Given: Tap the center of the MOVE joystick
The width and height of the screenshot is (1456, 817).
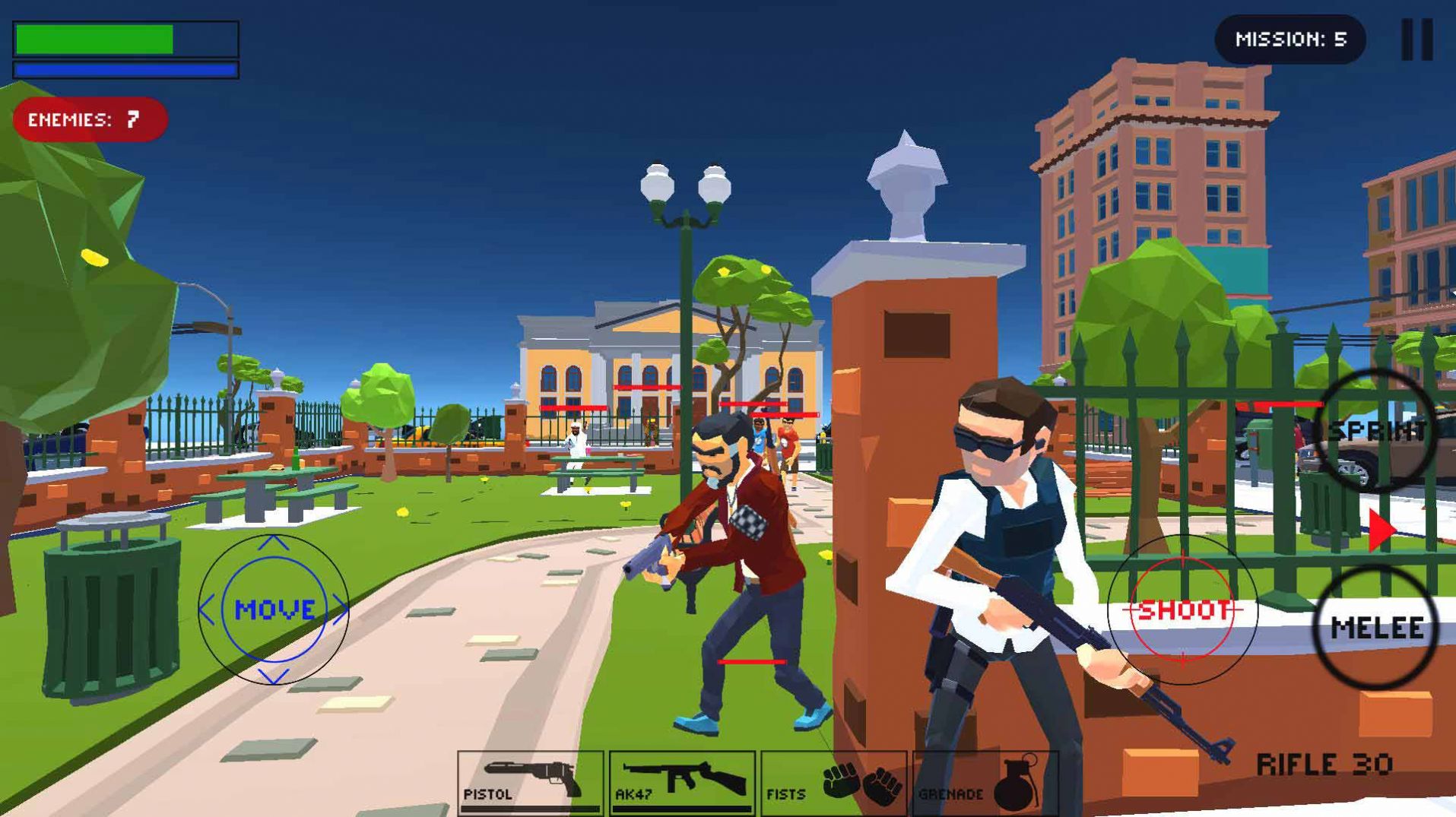Looking at the screenshot, I should 272,608.
